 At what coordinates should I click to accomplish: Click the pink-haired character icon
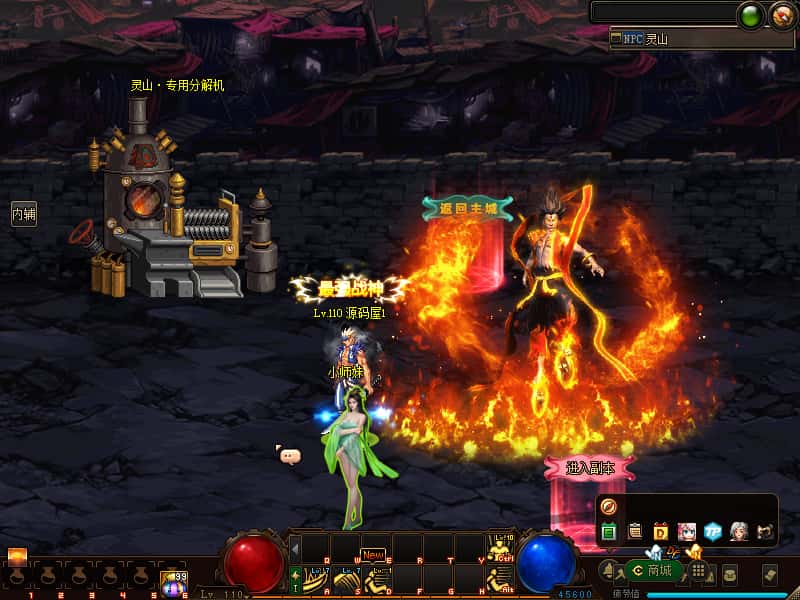point(686,531)
